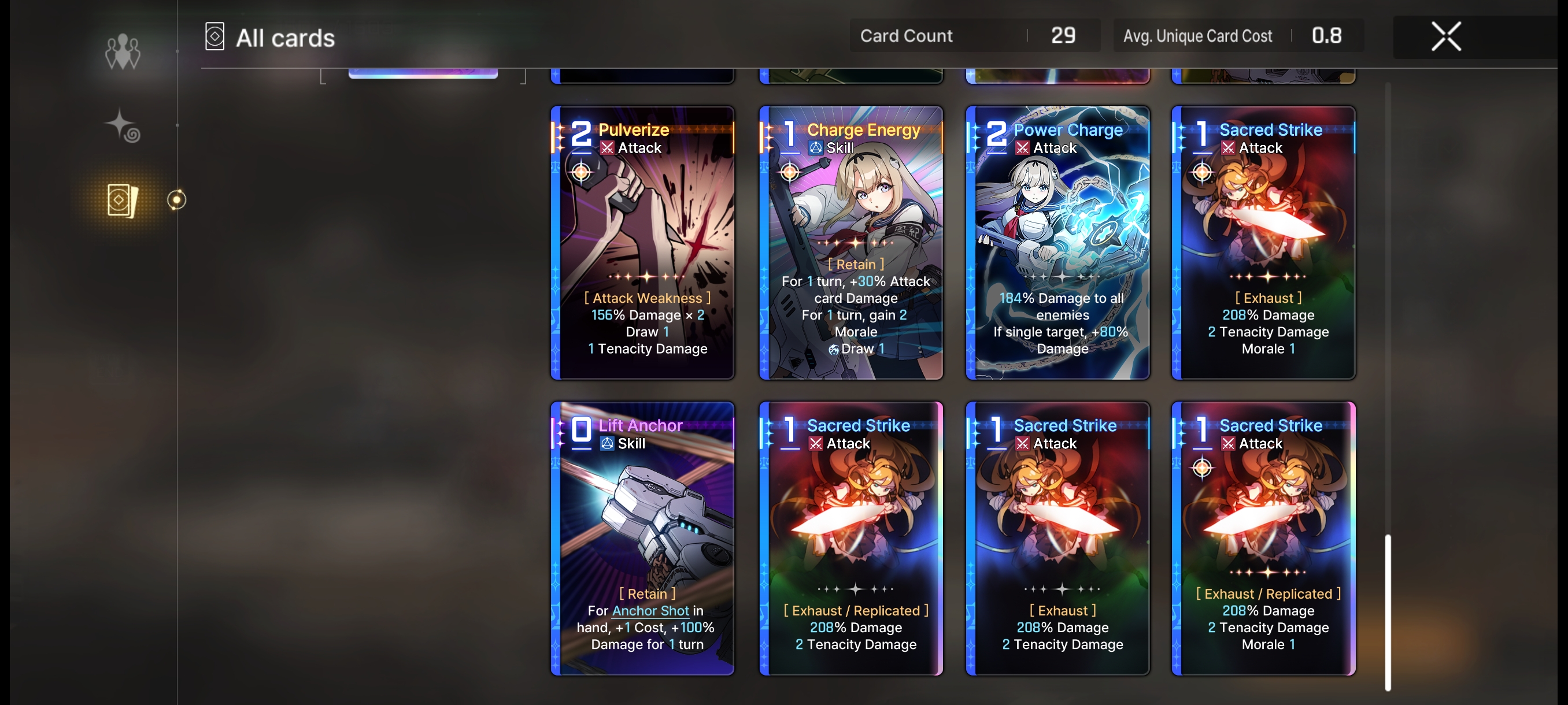Viewport: 1568px width, 705px height.
Task: Click the card list scrollbar
Action: [x=1387, y=611]
